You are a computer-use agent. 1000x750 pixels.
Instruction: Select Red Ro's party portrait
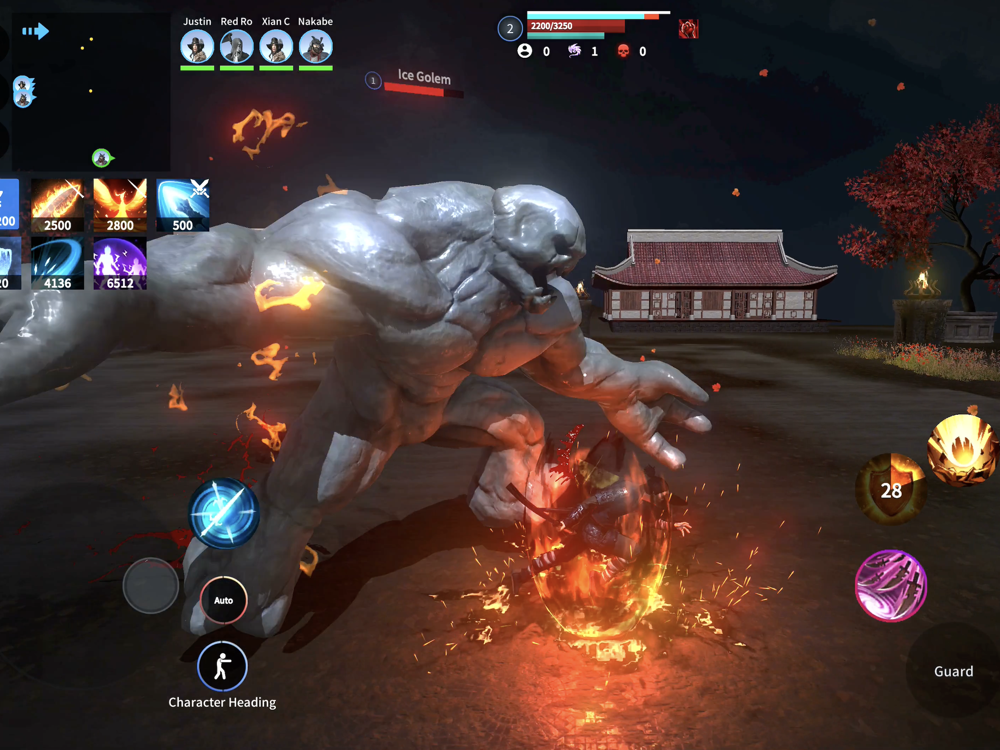(x=237, y=46)
